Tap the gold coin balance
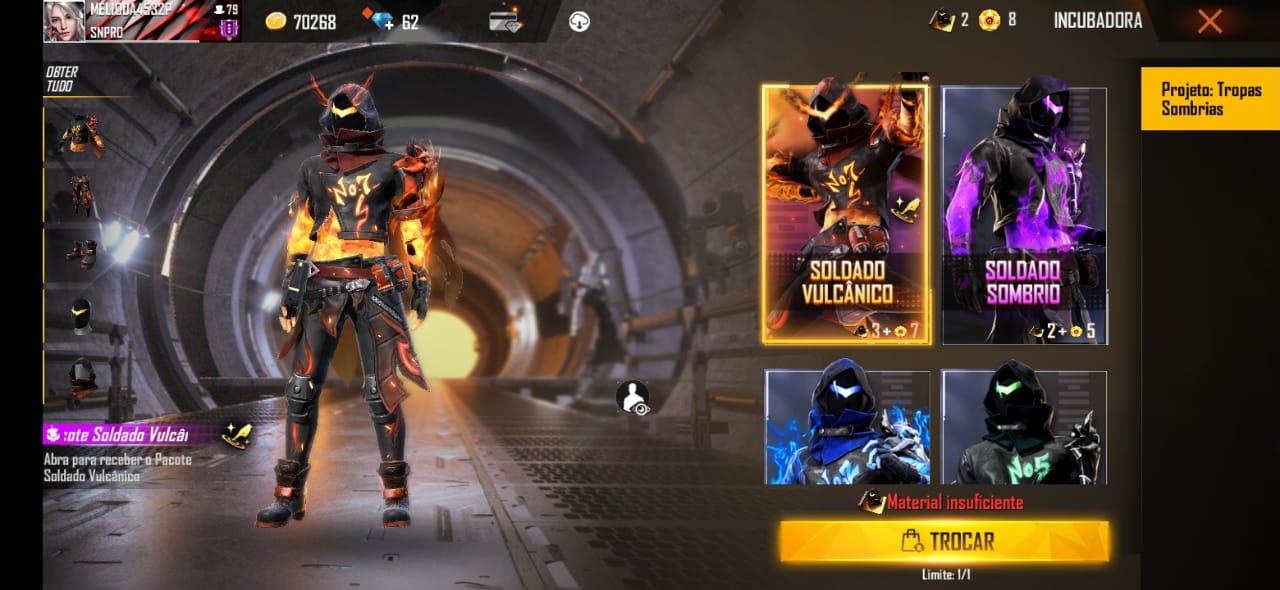 tap(300, 21)
